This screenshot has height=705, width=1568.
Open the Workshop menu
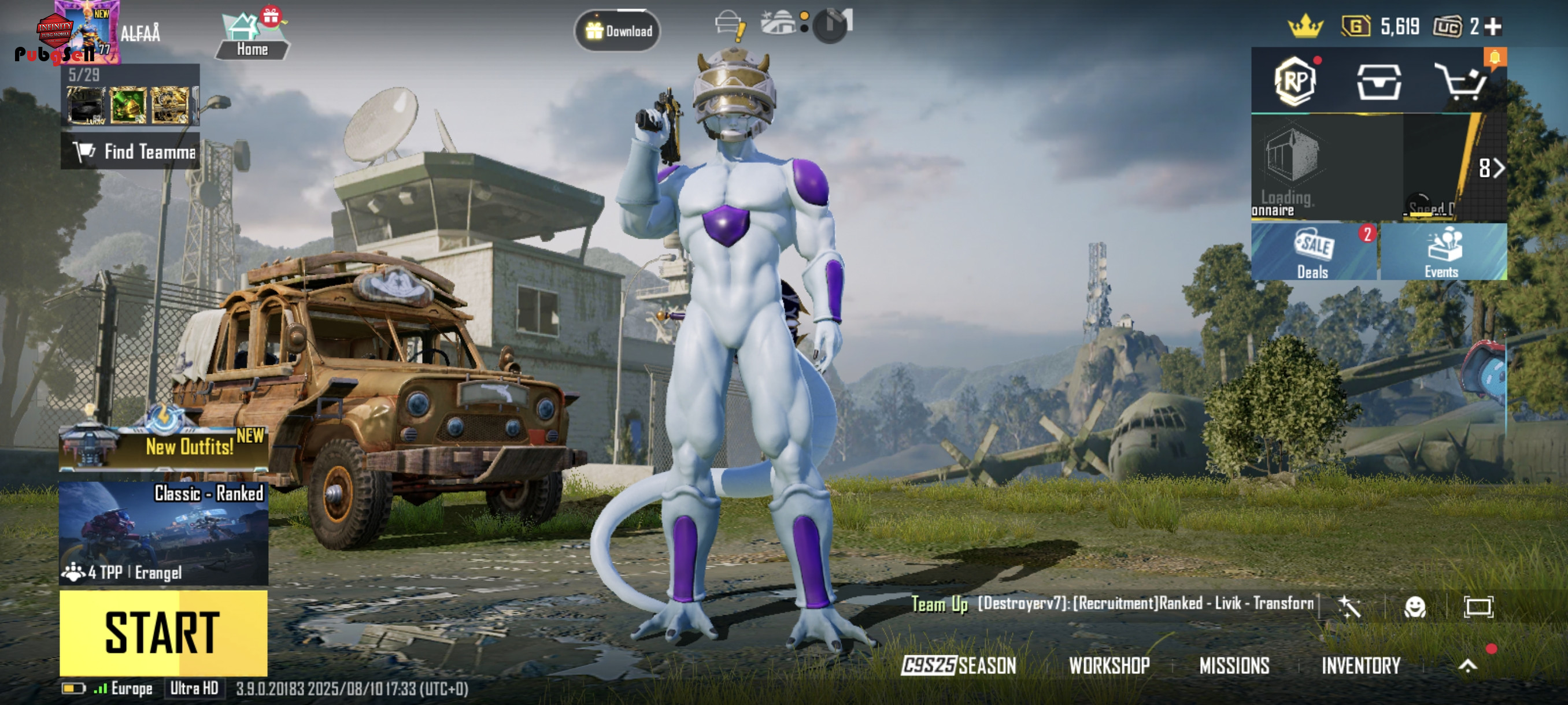pos(1109,666)
